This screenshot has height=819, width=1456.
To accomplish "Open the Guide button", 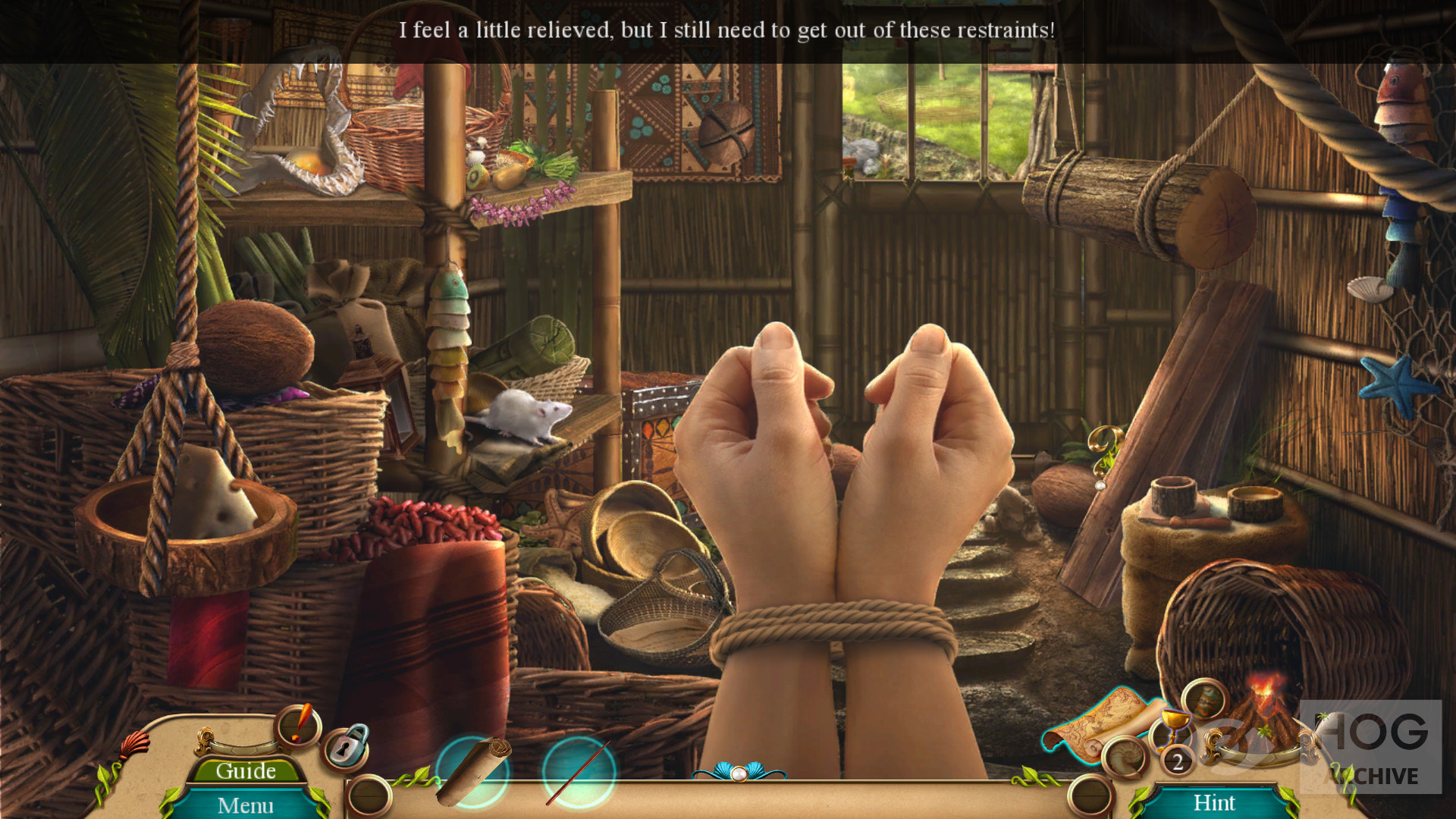I will pos(246,770).
